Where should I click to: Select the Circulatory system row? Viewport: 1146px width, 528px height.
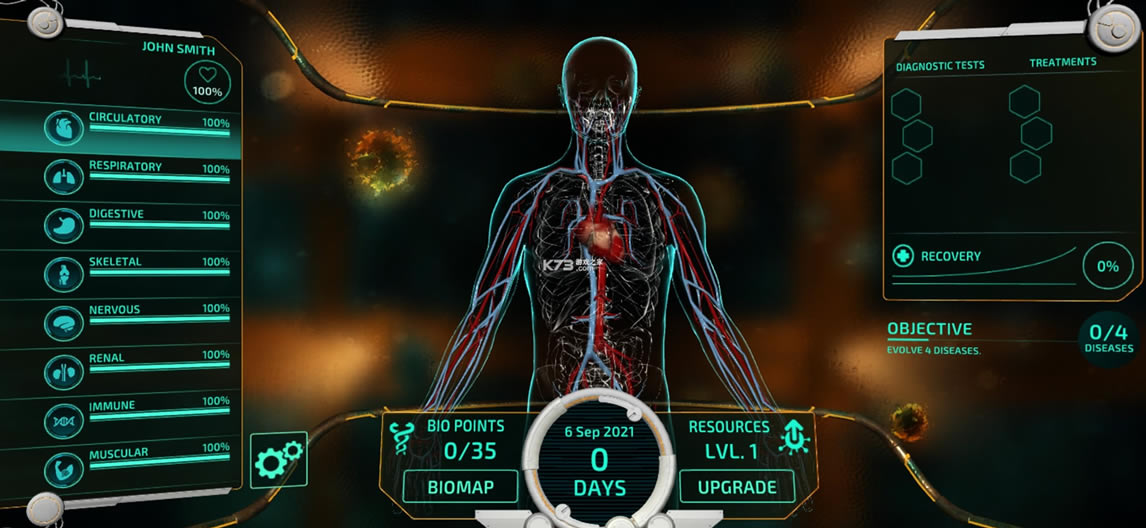140,128
